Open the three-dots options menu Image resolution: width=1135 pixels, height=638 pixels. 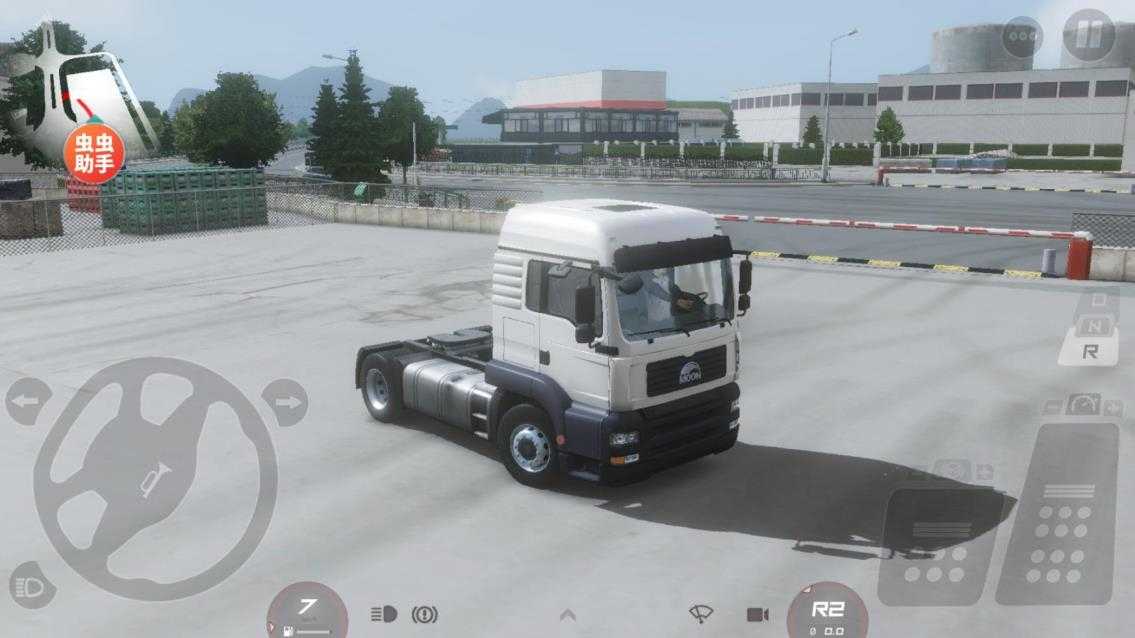(1022, 37)
